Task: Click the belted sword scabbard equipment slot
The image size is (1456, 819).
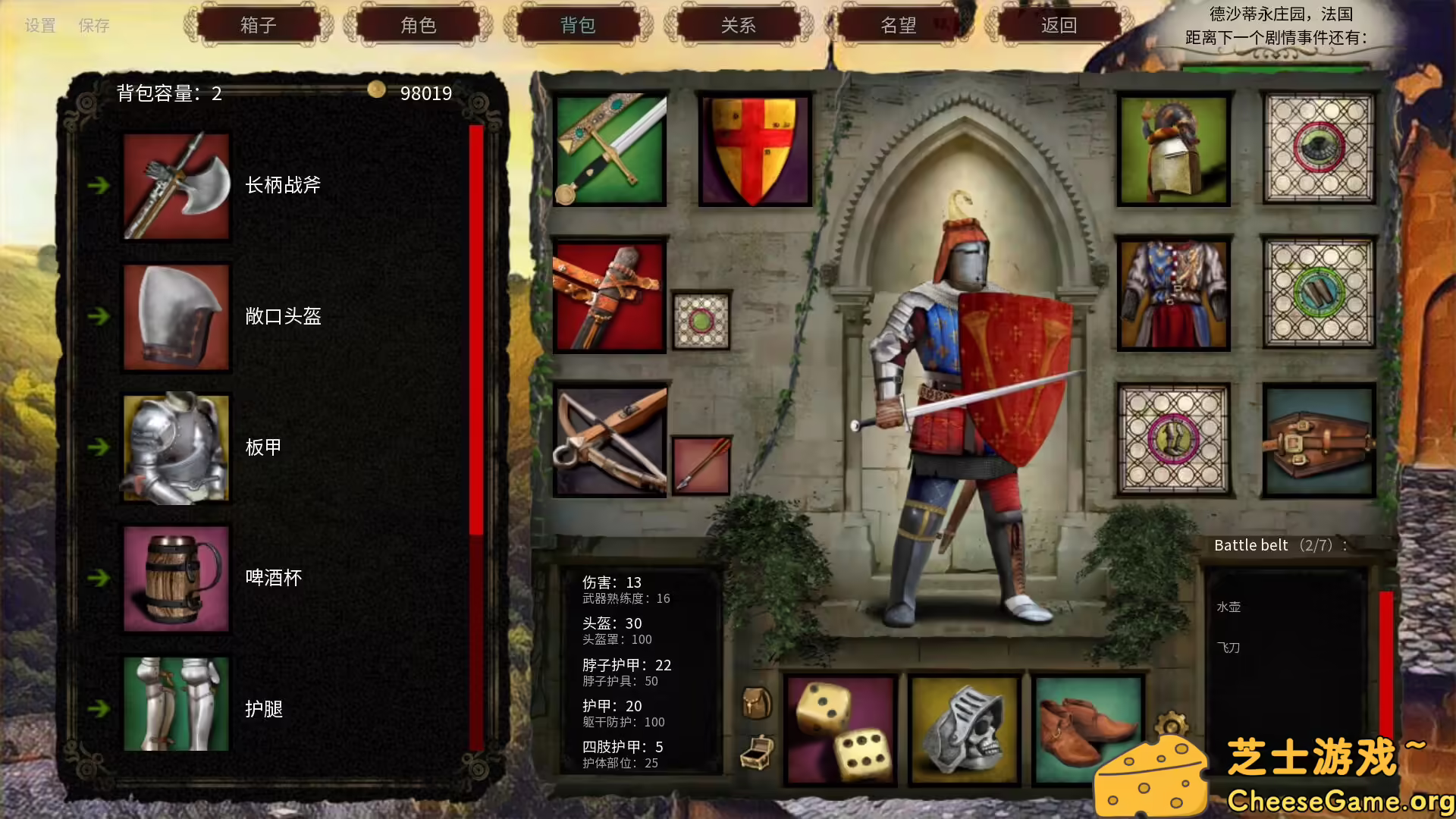Action: [610, 294]
